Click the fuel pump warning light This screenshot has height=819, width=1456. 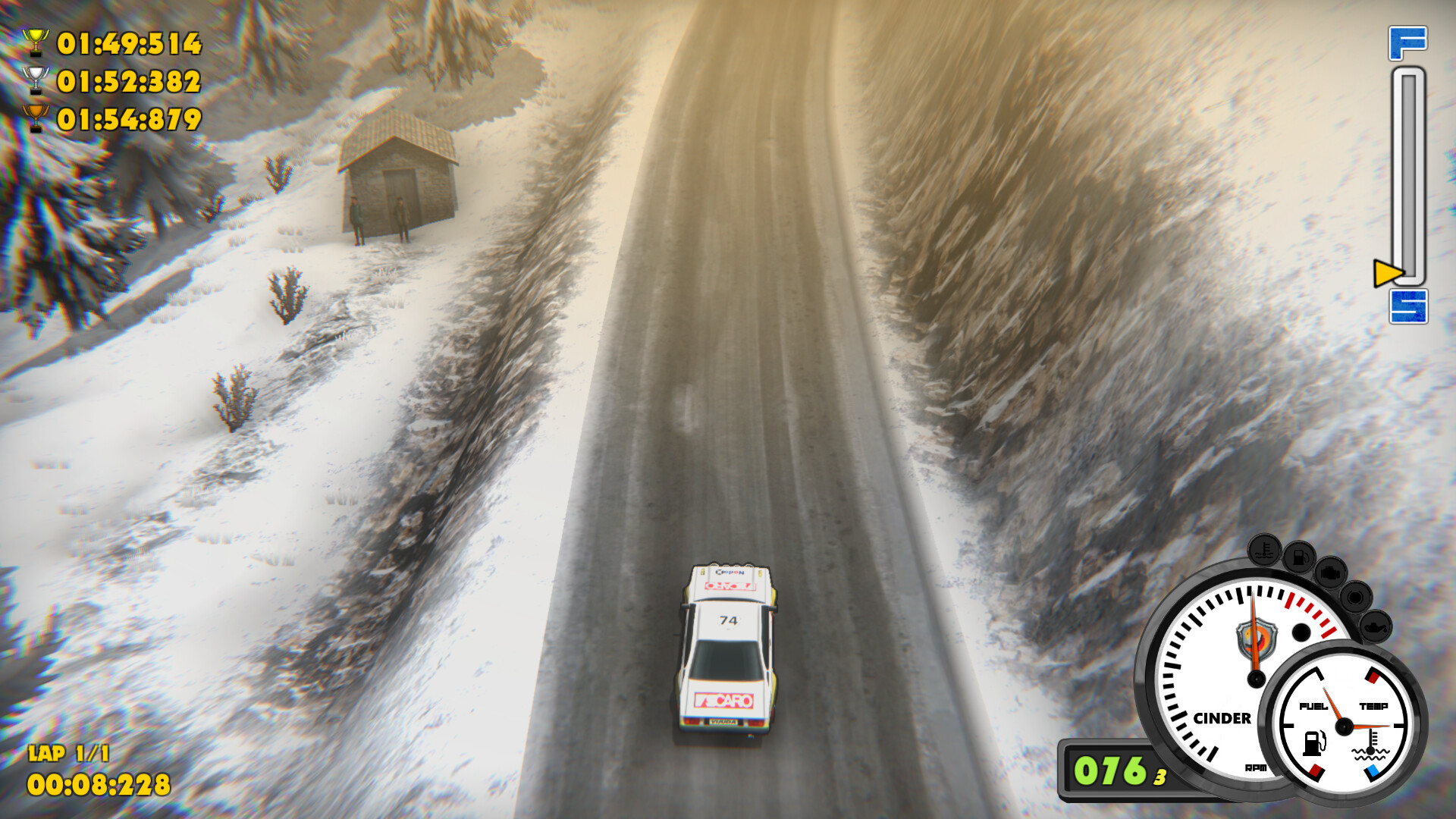point(1299,558)
